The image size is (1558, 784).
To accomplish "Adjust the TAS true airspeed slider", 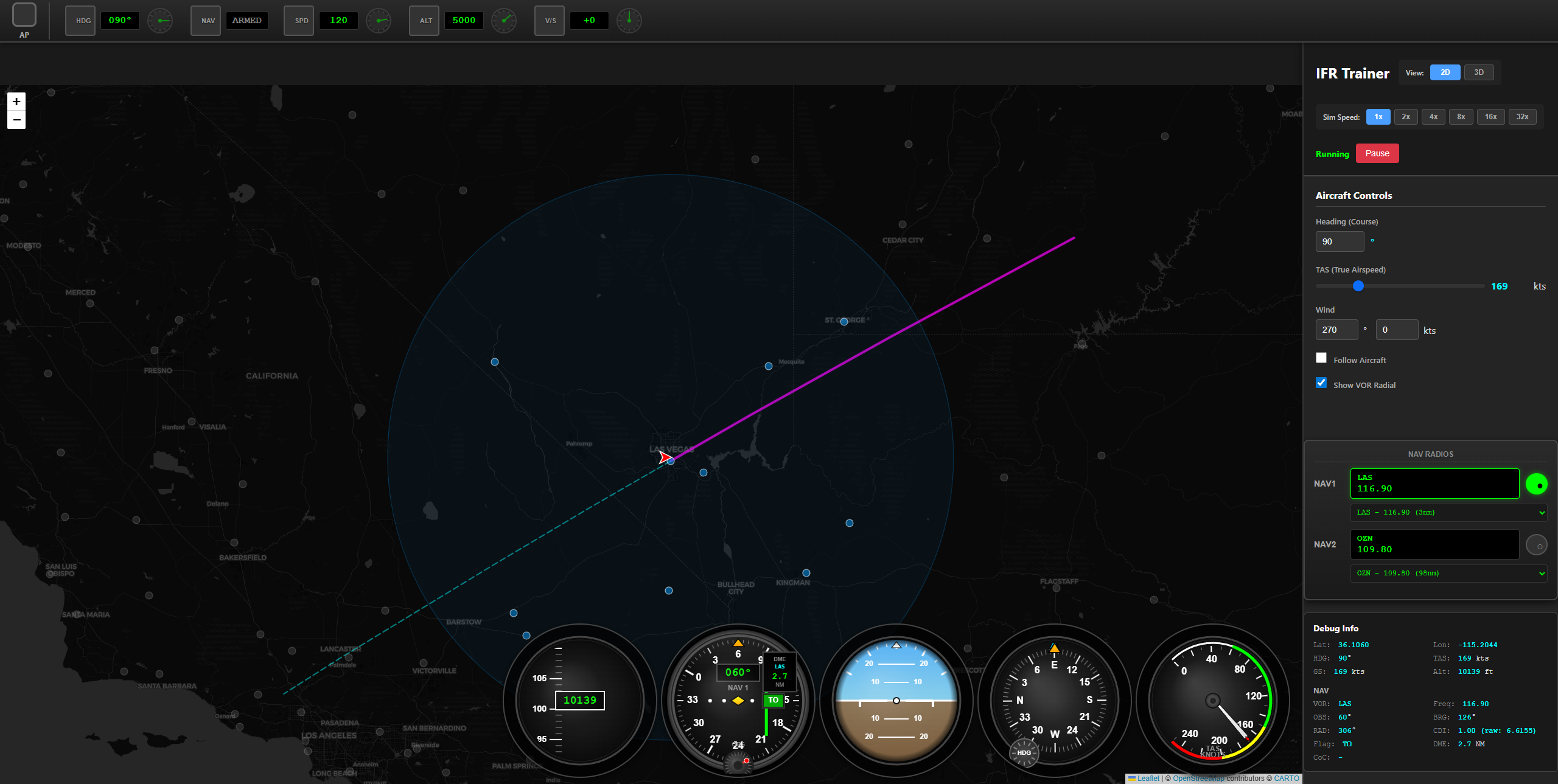I will [x=1358, y=286].
